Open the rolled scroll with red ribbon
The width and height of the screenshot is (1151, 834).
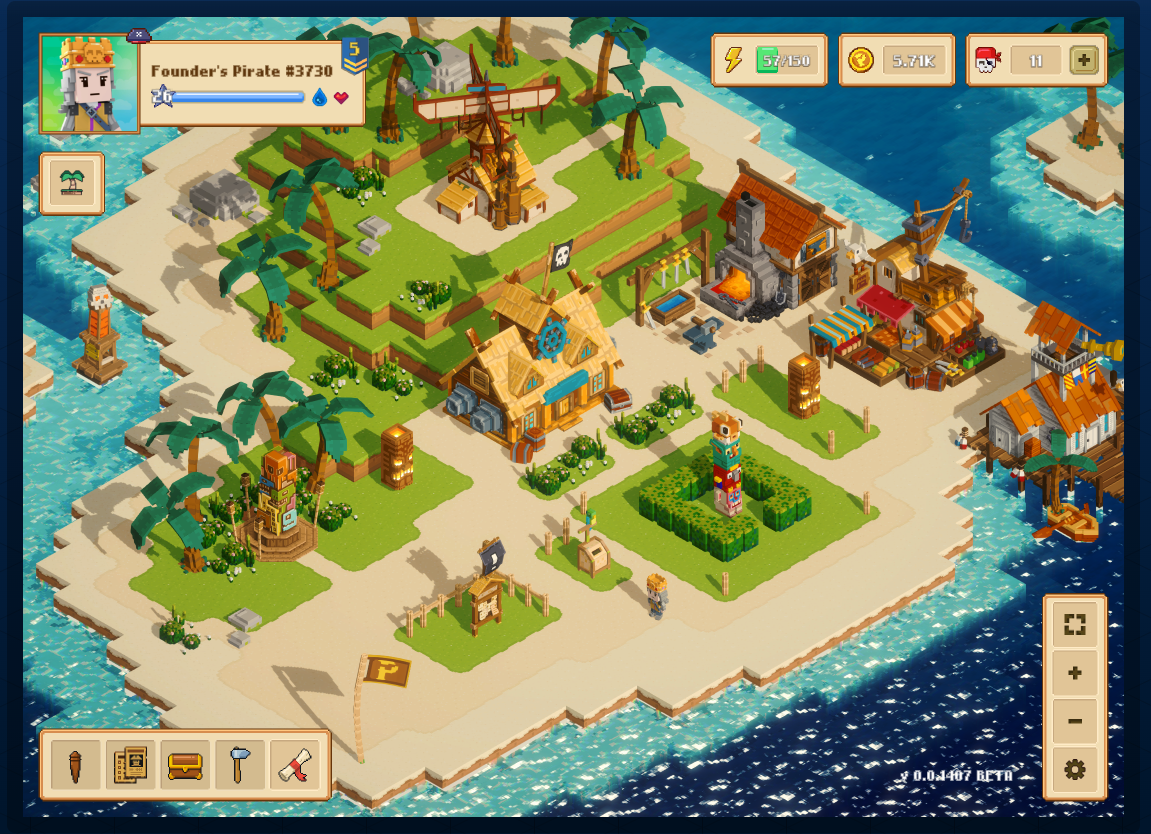coord(294,765)
